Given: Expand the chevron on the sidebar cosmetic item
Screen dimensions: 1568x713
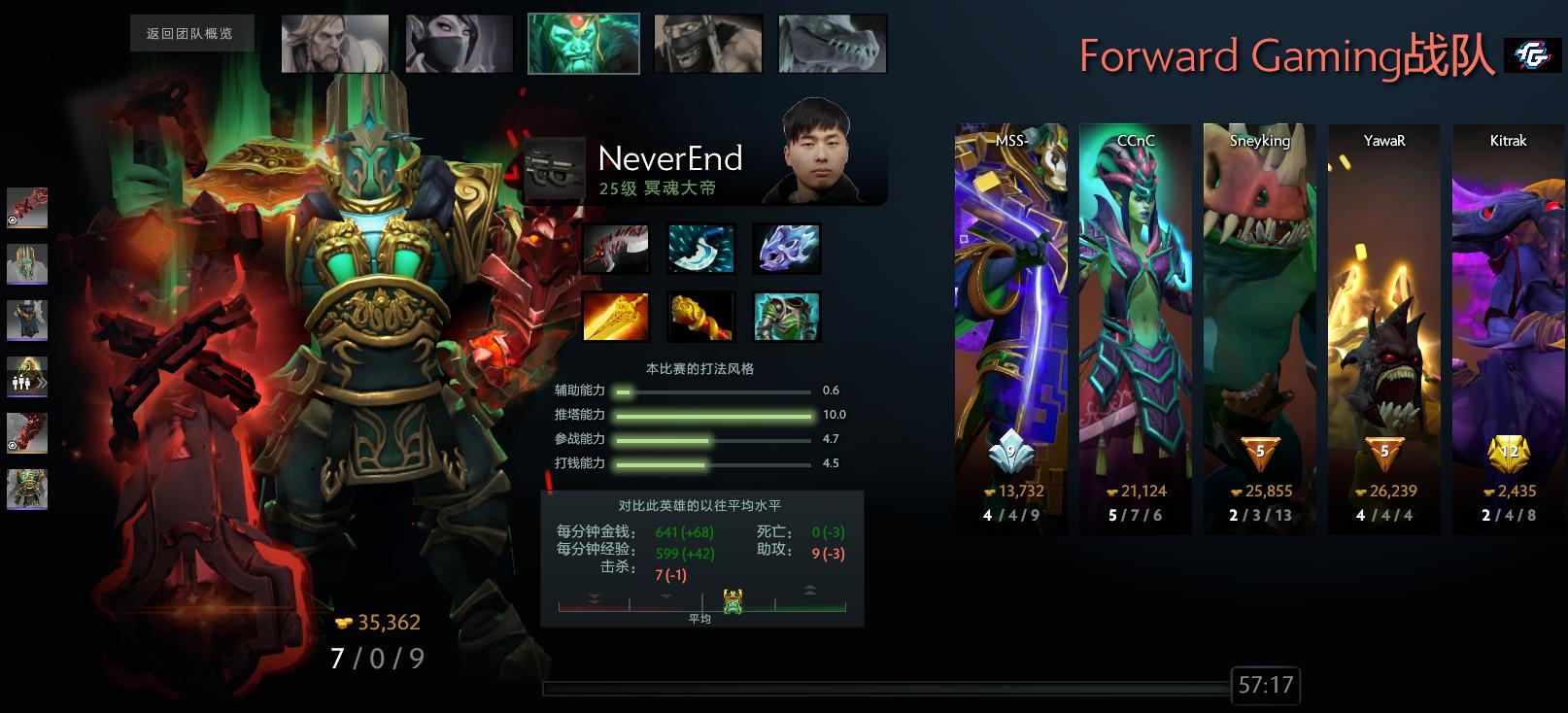Looking at the screenshot, I should click(42, 383).
